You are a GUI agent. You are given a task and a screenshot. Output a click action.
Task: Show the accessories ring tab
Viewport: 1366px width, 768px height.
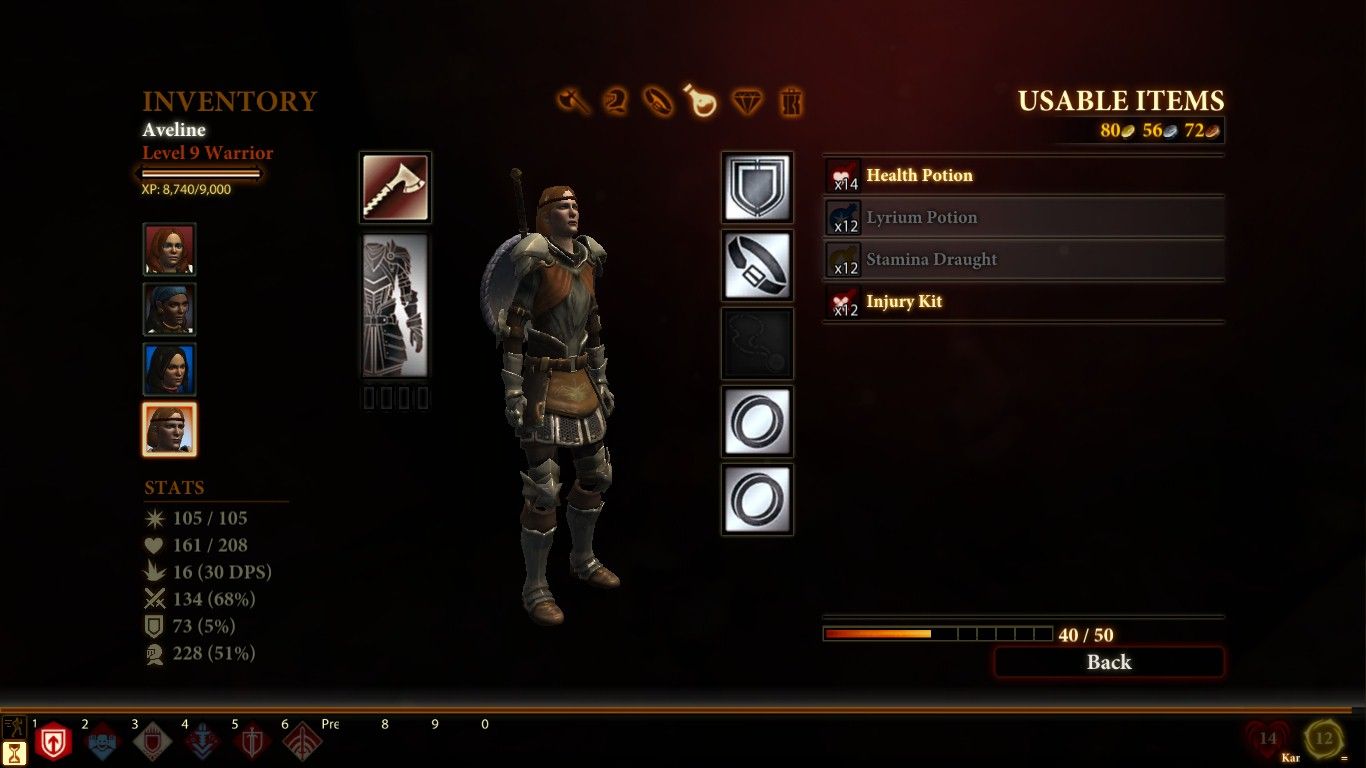[x=659, y=101]
